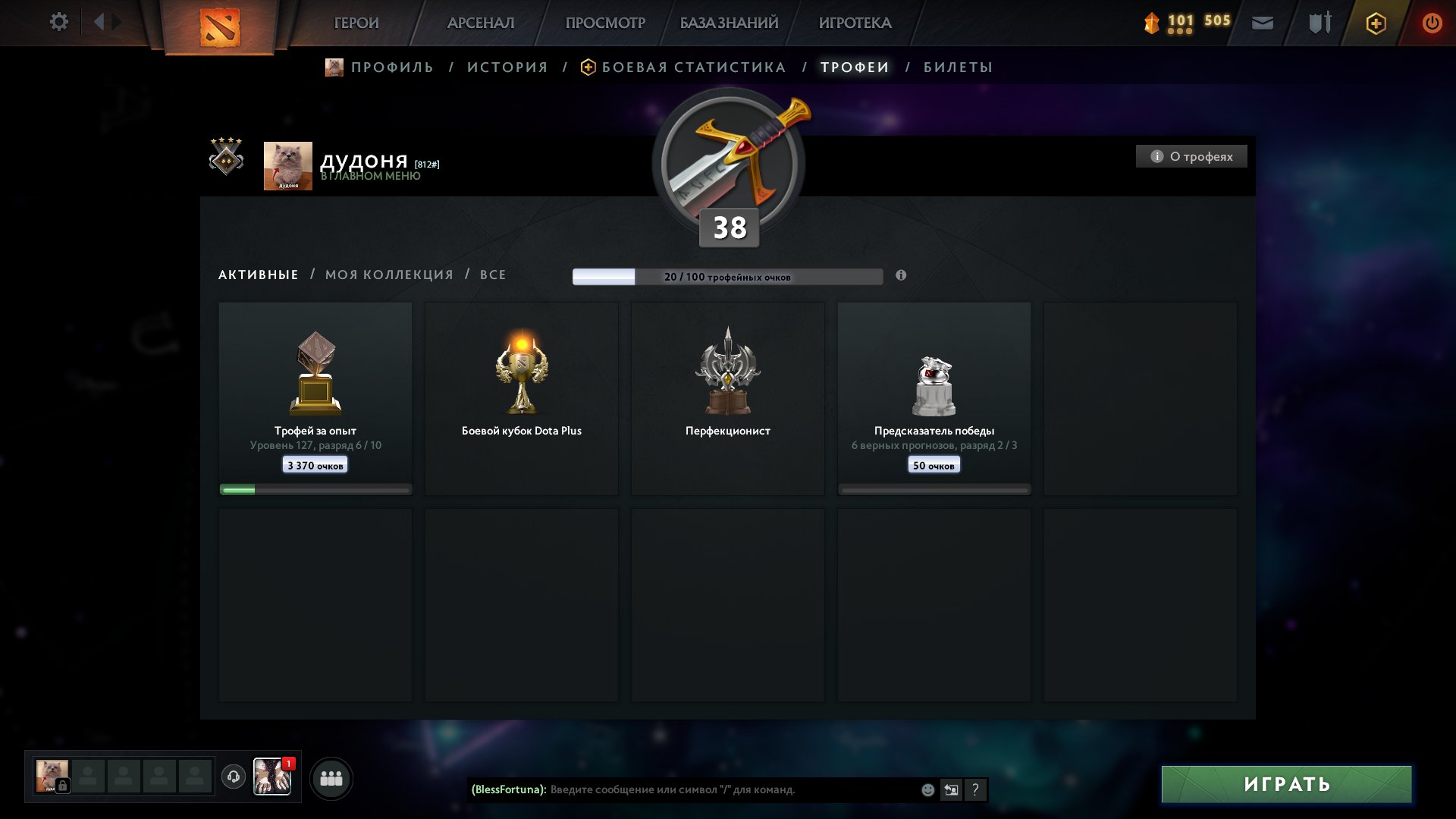This screenshot has height=819, width=1456.
Task: Open the Дудоня profile avatar dropdown
Action: tap(287, 165)
